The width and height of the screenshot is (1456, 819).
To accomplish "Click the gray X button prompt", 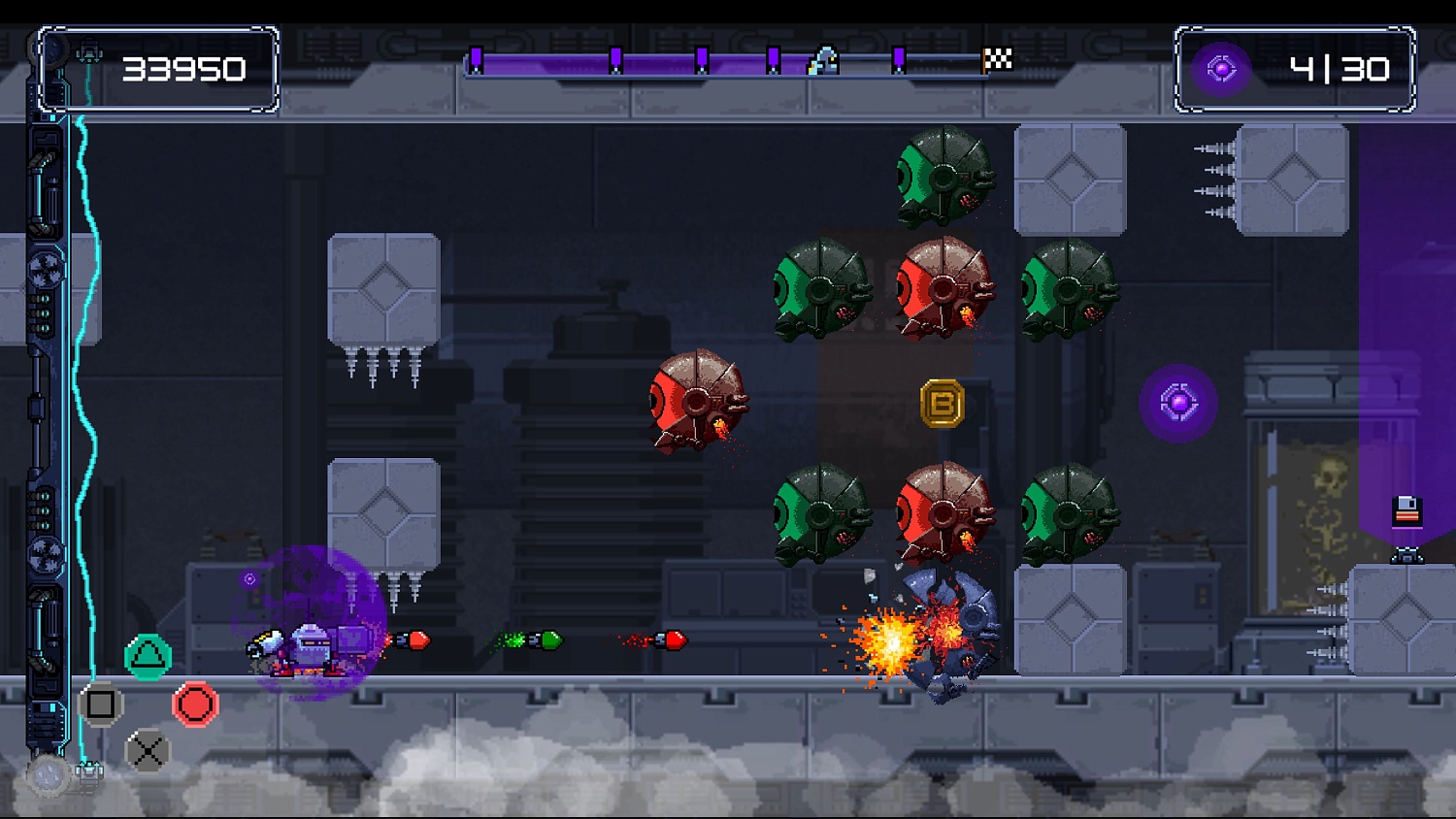I will [148, 751].
